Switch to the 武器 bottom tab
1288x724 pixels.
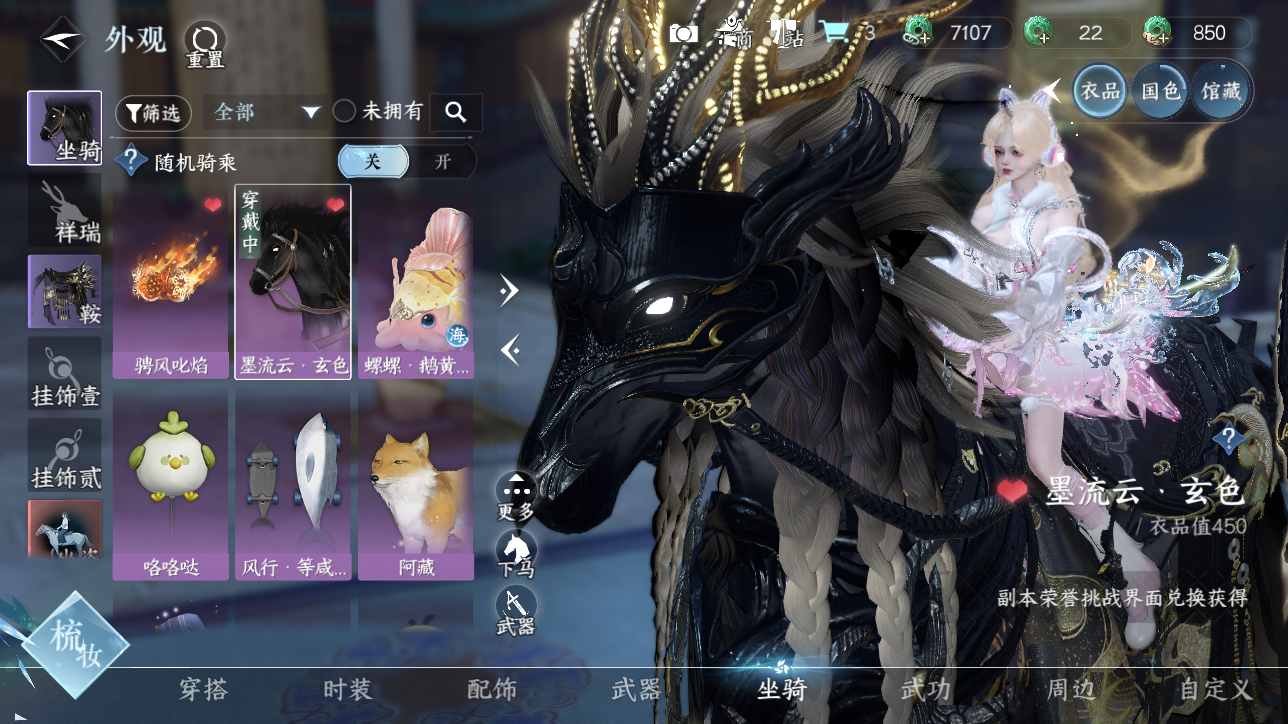[x=636, y=690]
